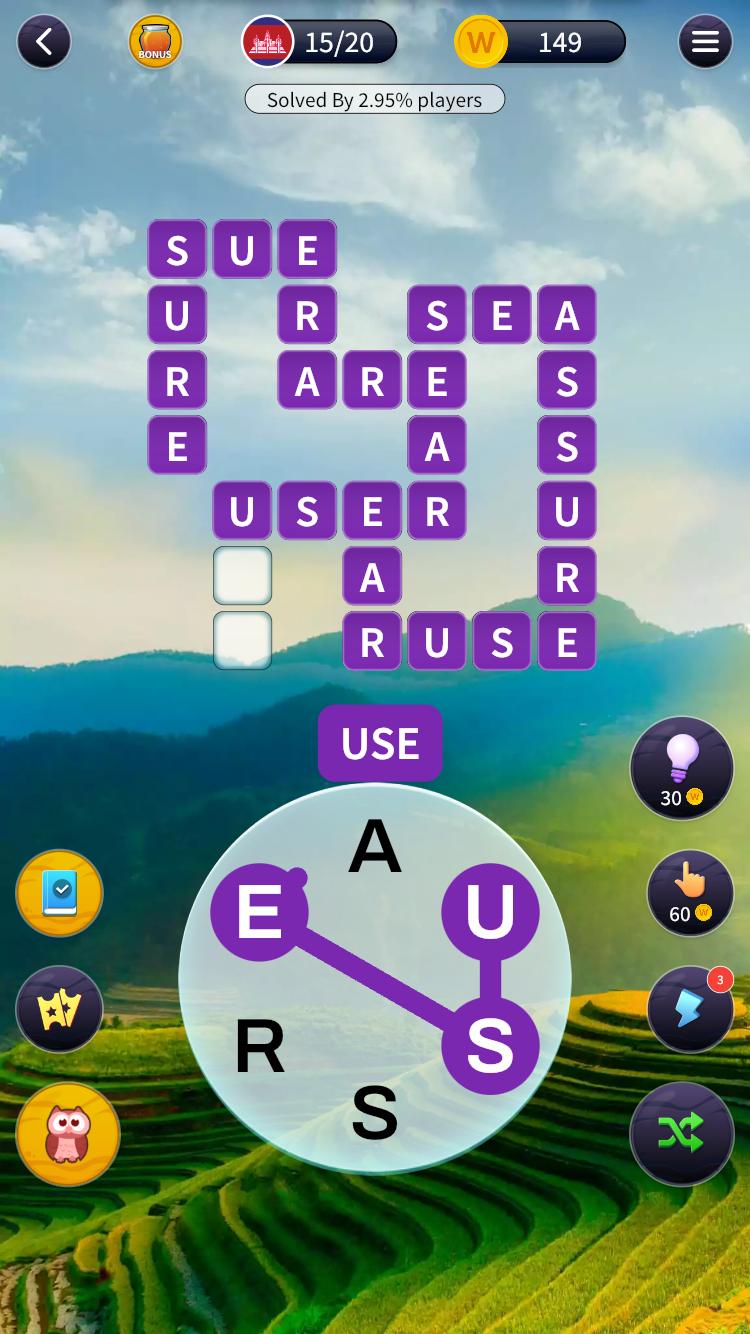Open the hamburger menu
This screenshot has width=750, height=1334.
[705, 42]
